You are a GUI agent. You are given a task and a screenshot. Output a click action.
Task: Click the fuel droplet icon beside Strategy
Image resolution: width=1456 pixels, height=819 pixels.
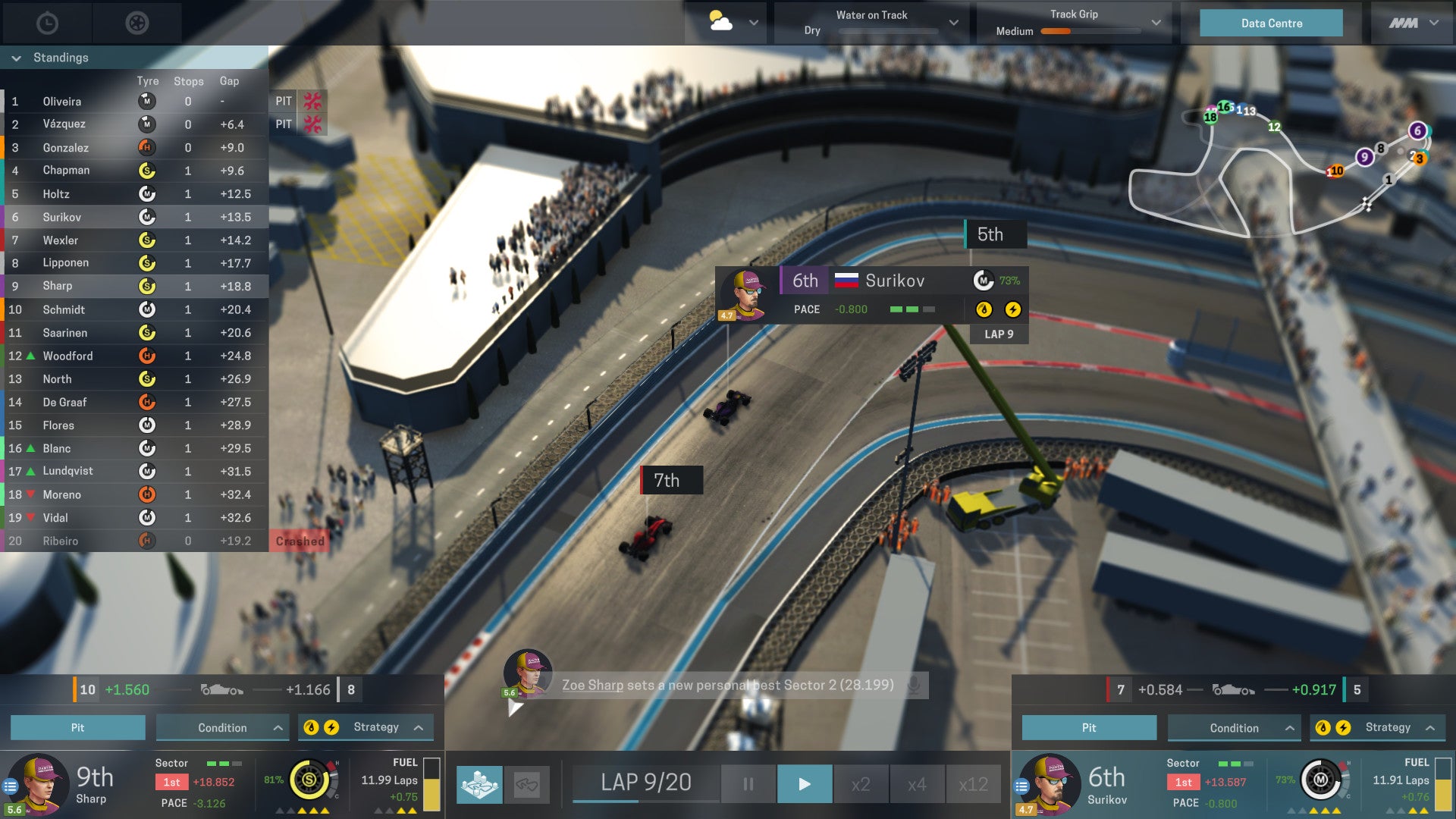(x=311, y=726)
